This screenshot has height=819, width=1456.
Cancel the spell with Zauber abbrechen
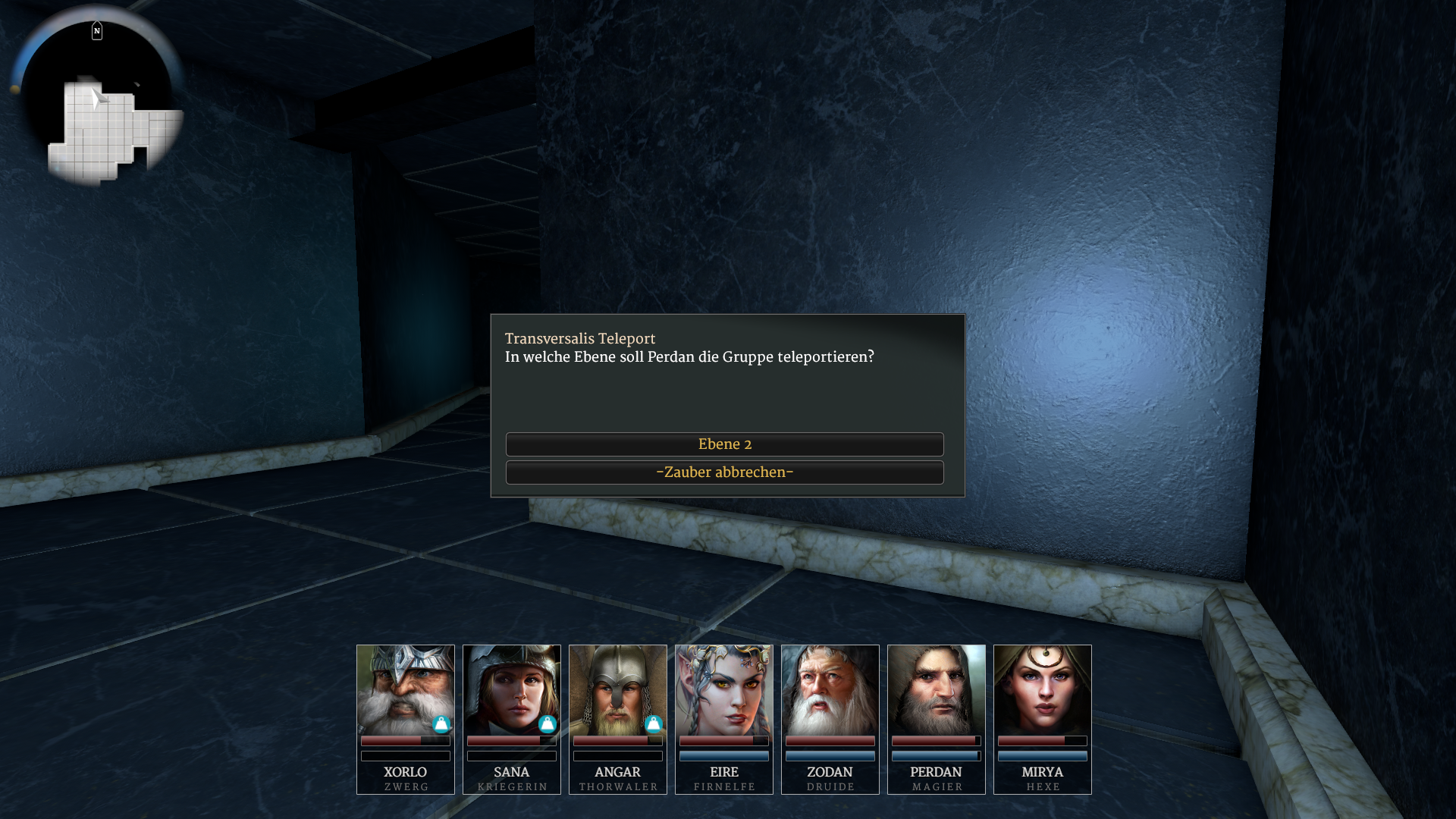point(724,472)
